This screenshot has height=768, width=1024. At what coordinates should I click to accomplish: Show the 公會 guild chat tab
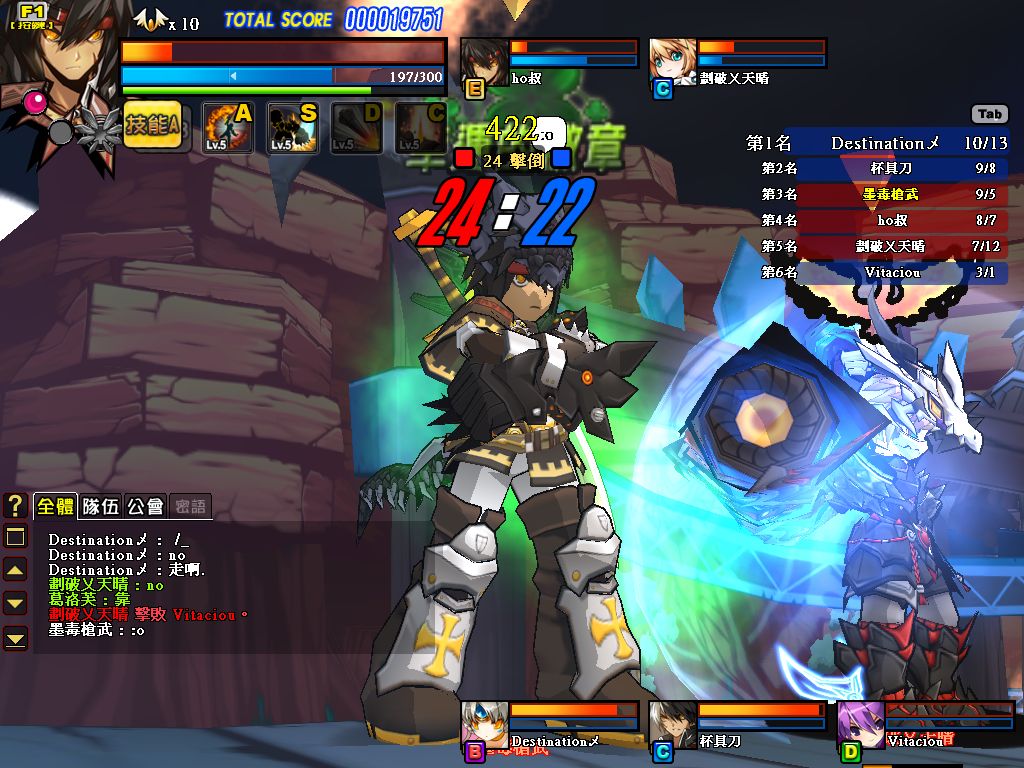pyautogui.click(x=145, y=506)
